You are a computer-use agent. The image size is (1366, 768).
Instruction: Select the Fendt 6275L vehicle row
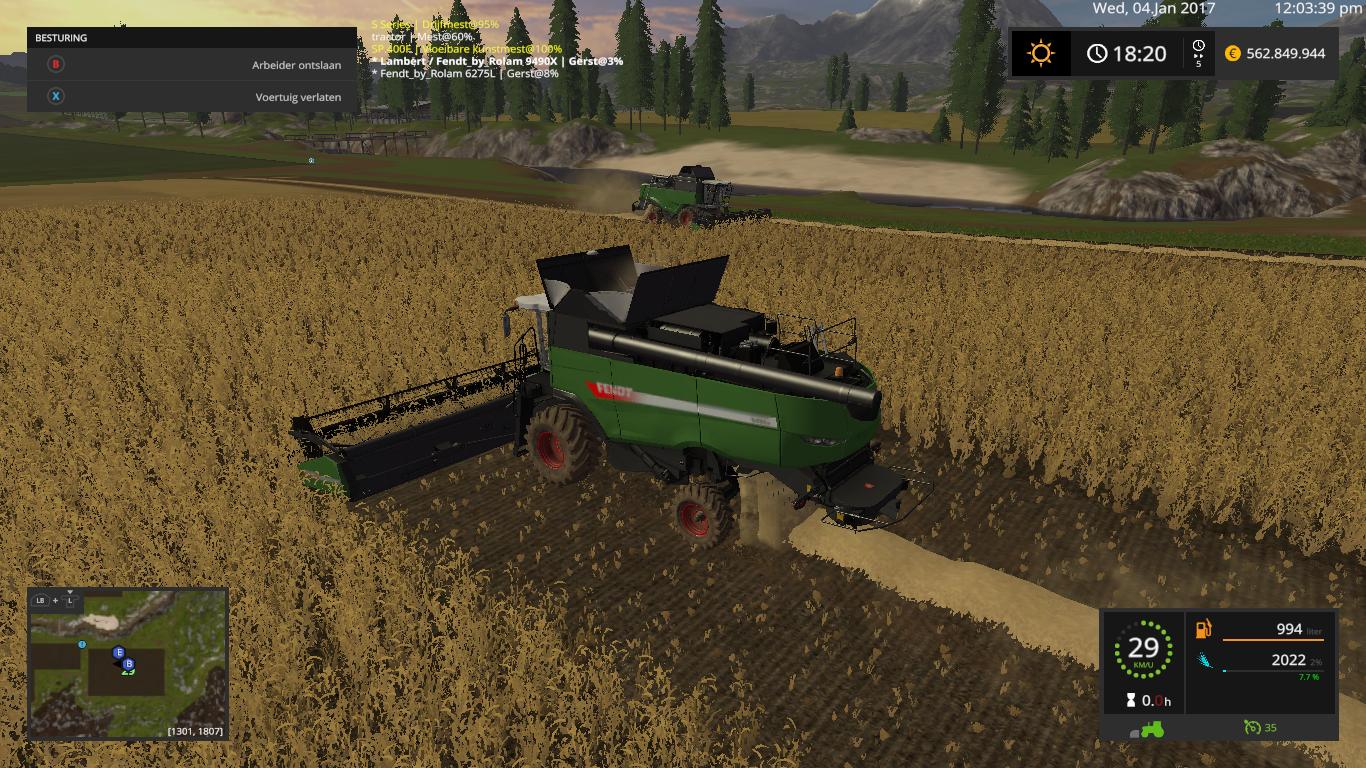(468, 74)
